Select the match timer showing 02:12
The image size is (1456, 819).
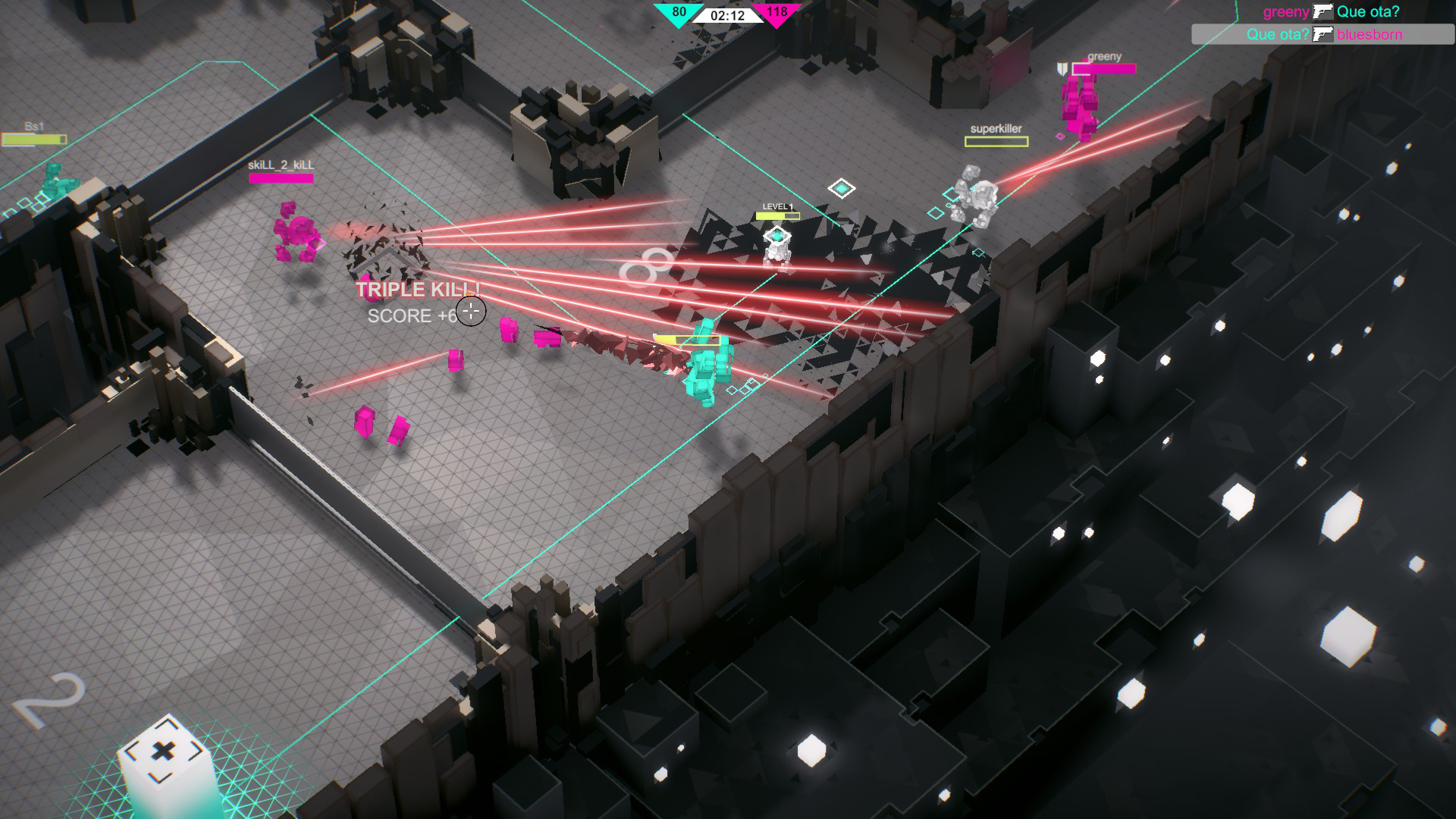click(x=726, y=14)
